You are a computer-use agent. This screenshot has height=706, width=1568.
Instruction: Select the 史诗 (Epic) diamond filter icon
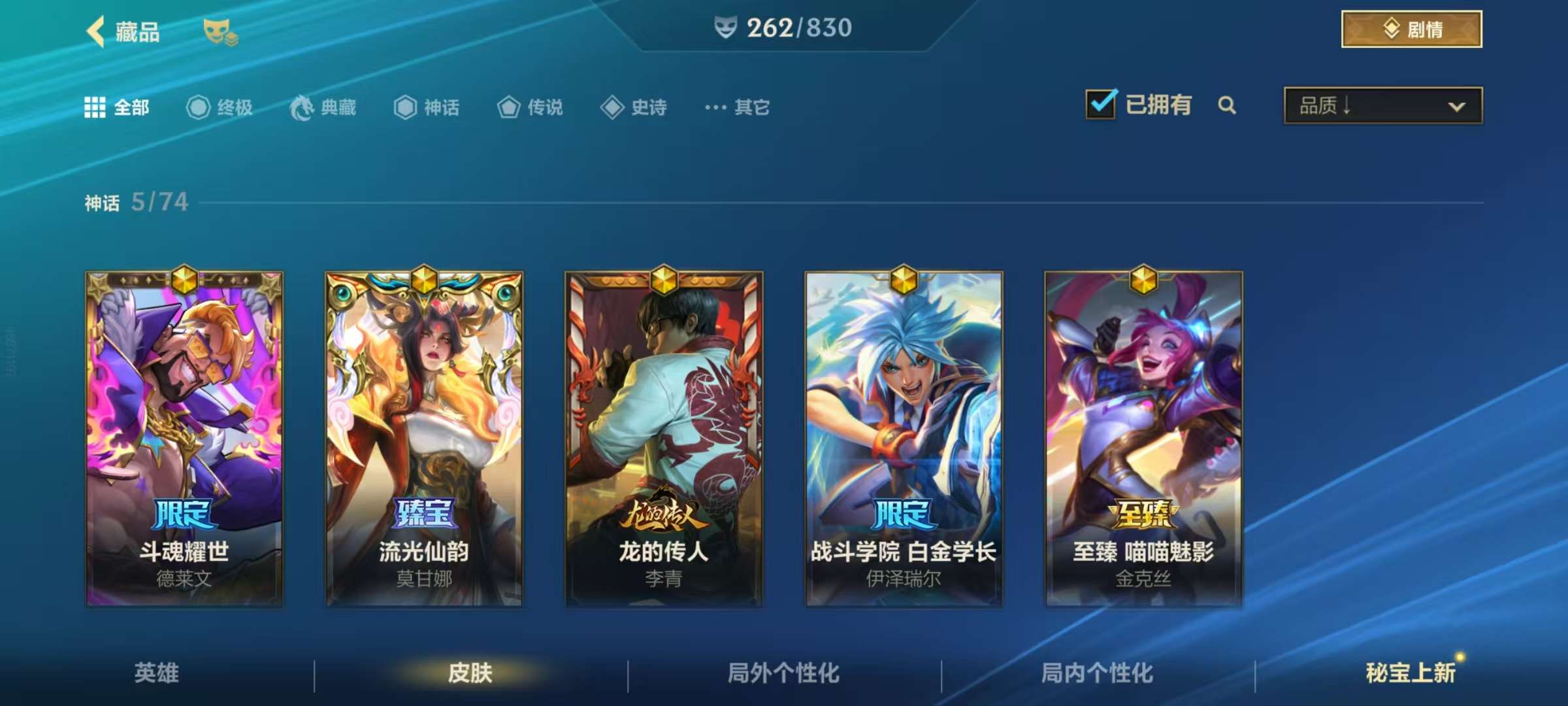click(612, 107)
